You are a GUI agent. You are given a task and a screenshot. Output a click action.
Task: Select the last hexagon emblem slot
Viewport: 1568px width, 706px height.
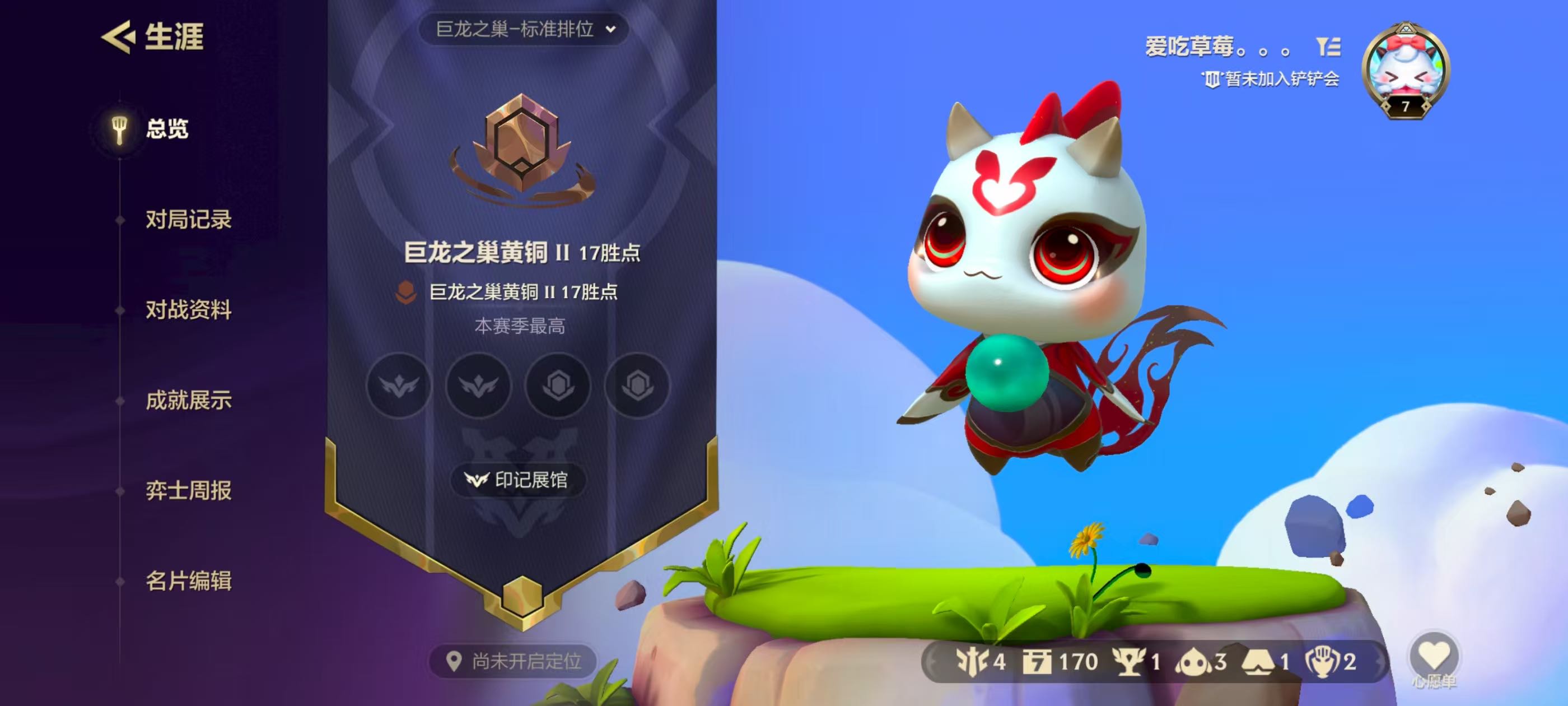point(637,385)
